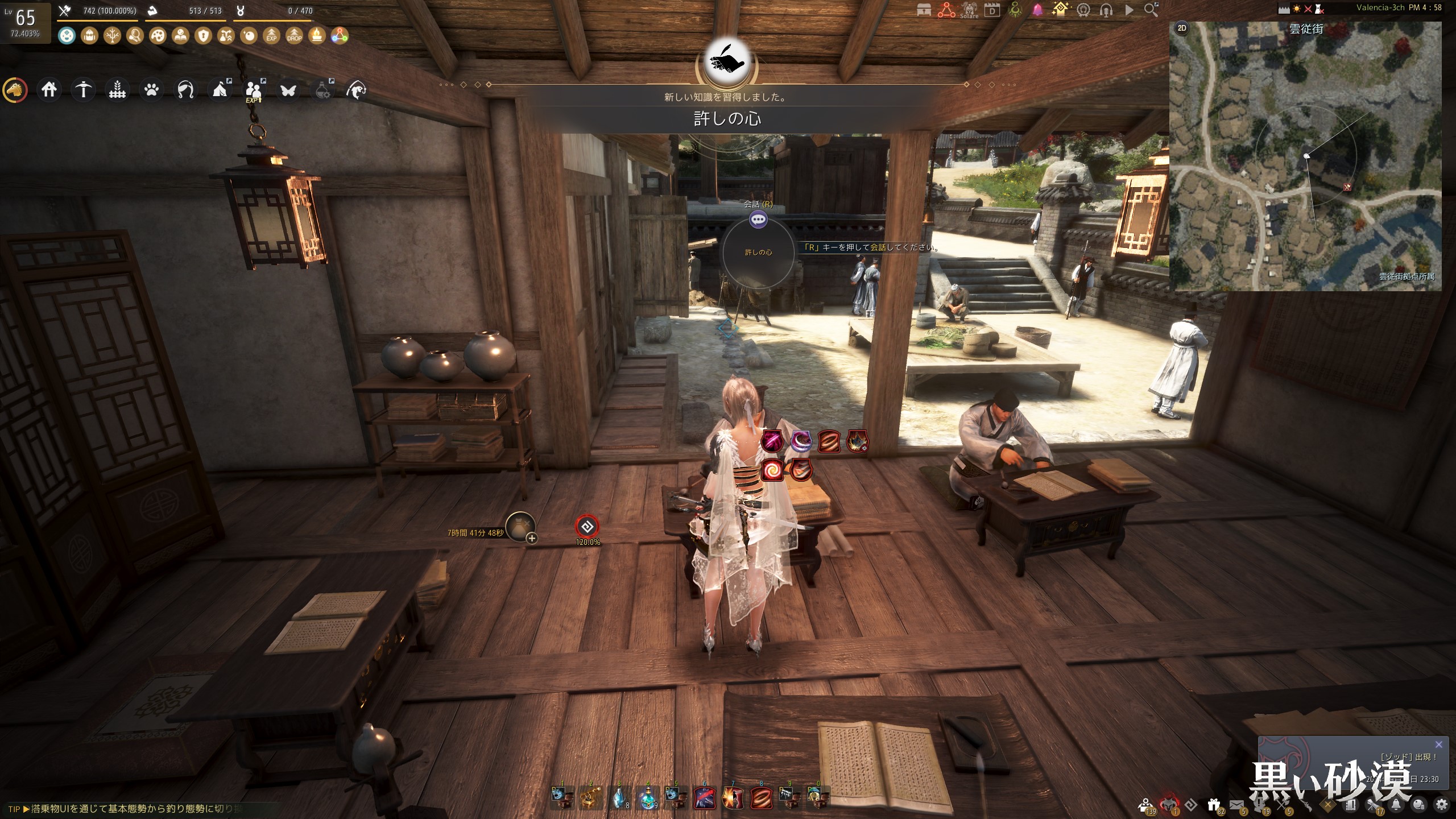Viewport: 1456px width, 819px height.
Task: Select the DROP buff icon
Action: pyautogui.click(x=294, y=36)
